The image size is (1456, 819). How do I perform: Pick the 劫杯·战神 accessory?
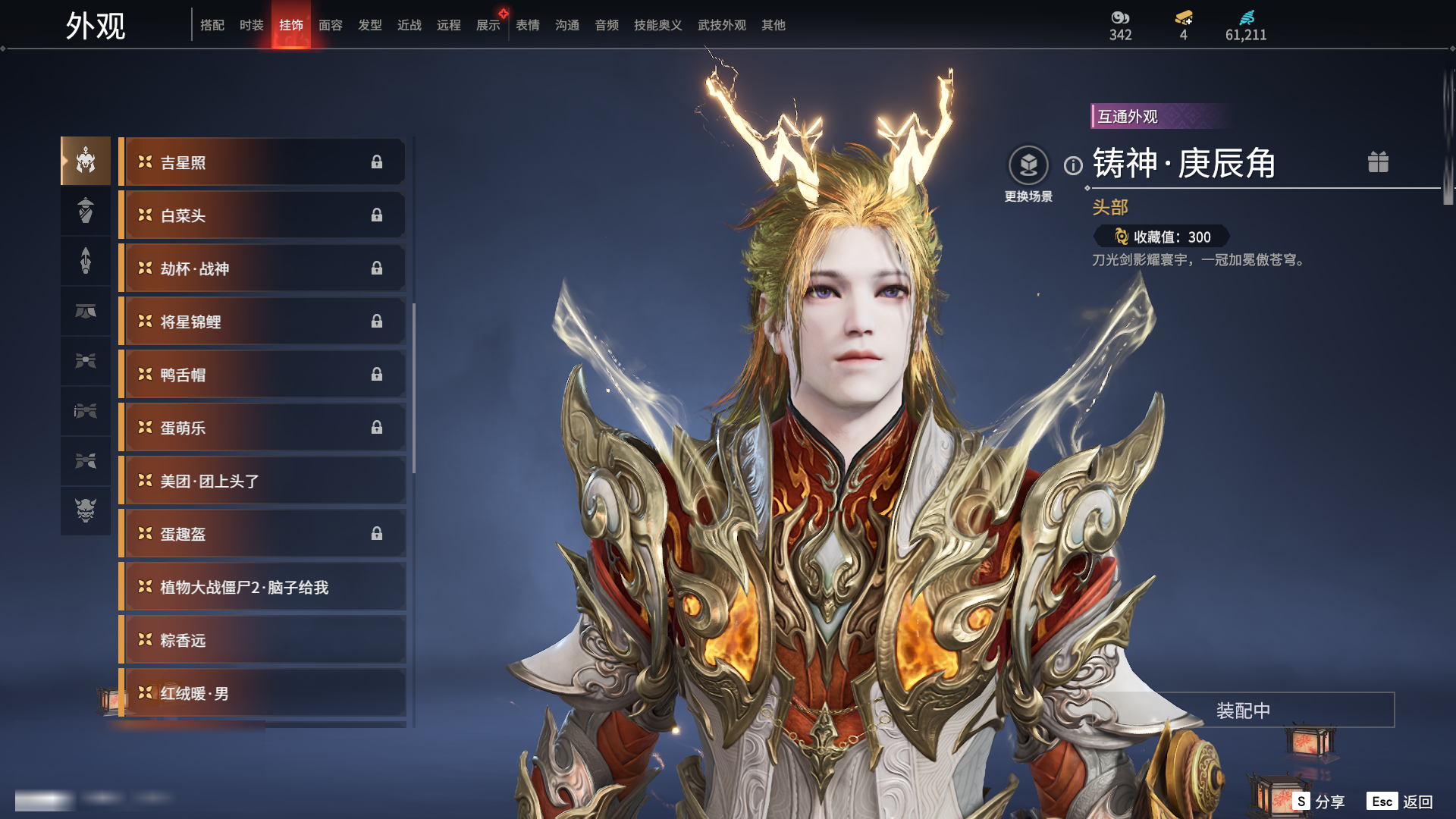coord(262,268)
